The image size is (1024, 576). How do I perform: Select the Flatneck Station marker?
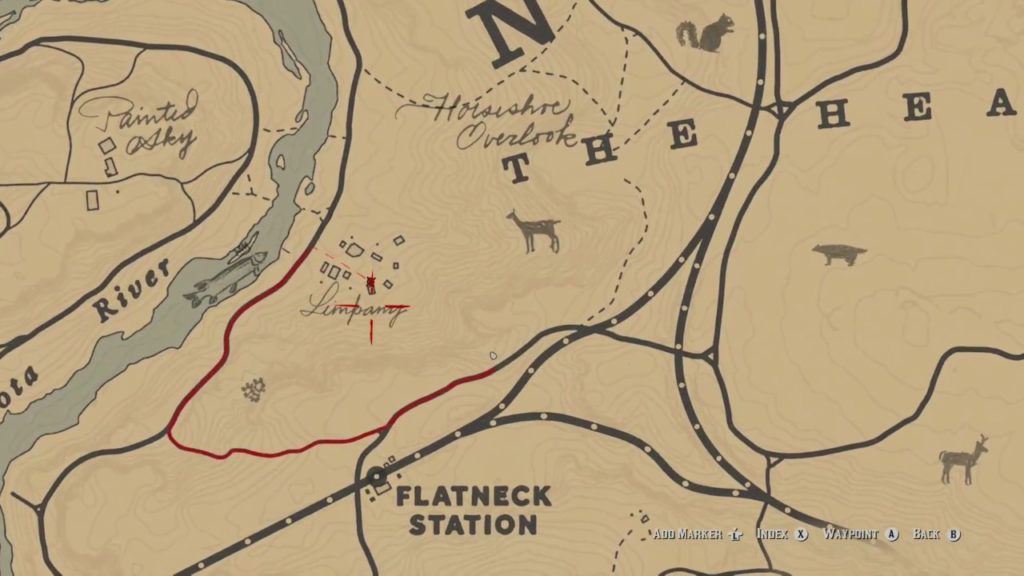click(377, 477)
